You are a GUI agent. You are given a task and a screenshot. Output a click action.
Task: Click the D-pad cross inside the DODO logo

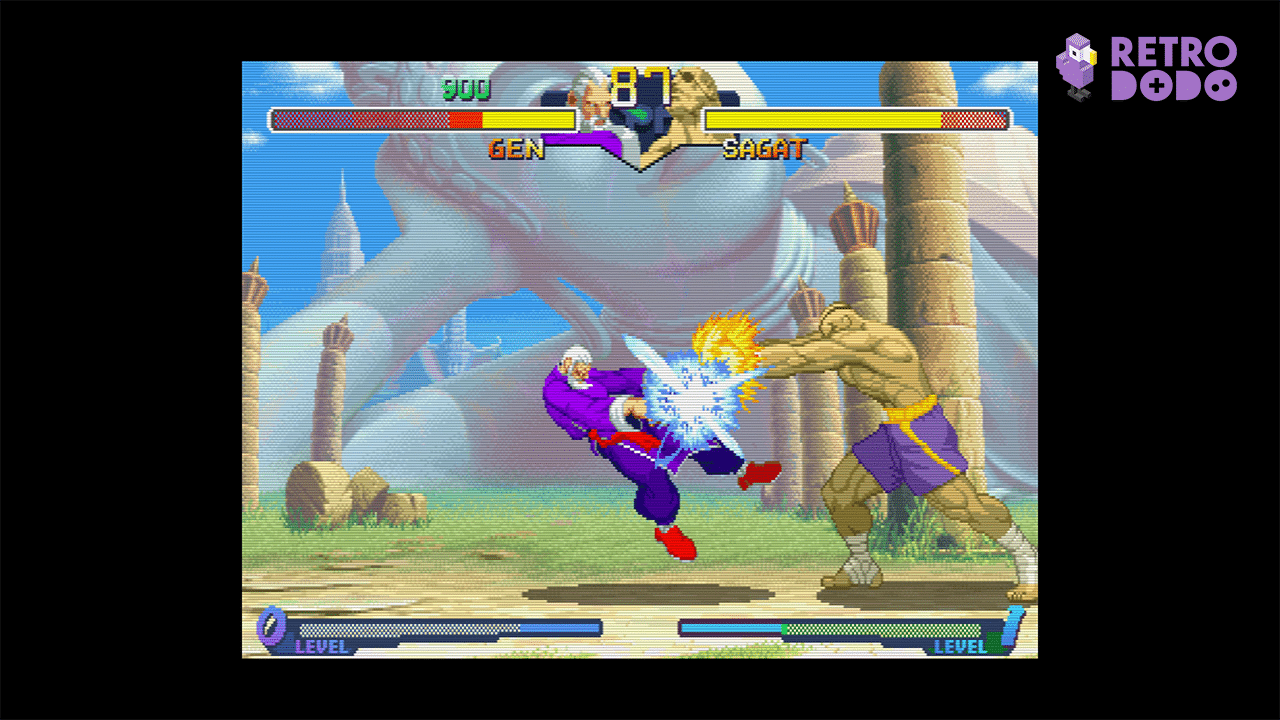1156,85
